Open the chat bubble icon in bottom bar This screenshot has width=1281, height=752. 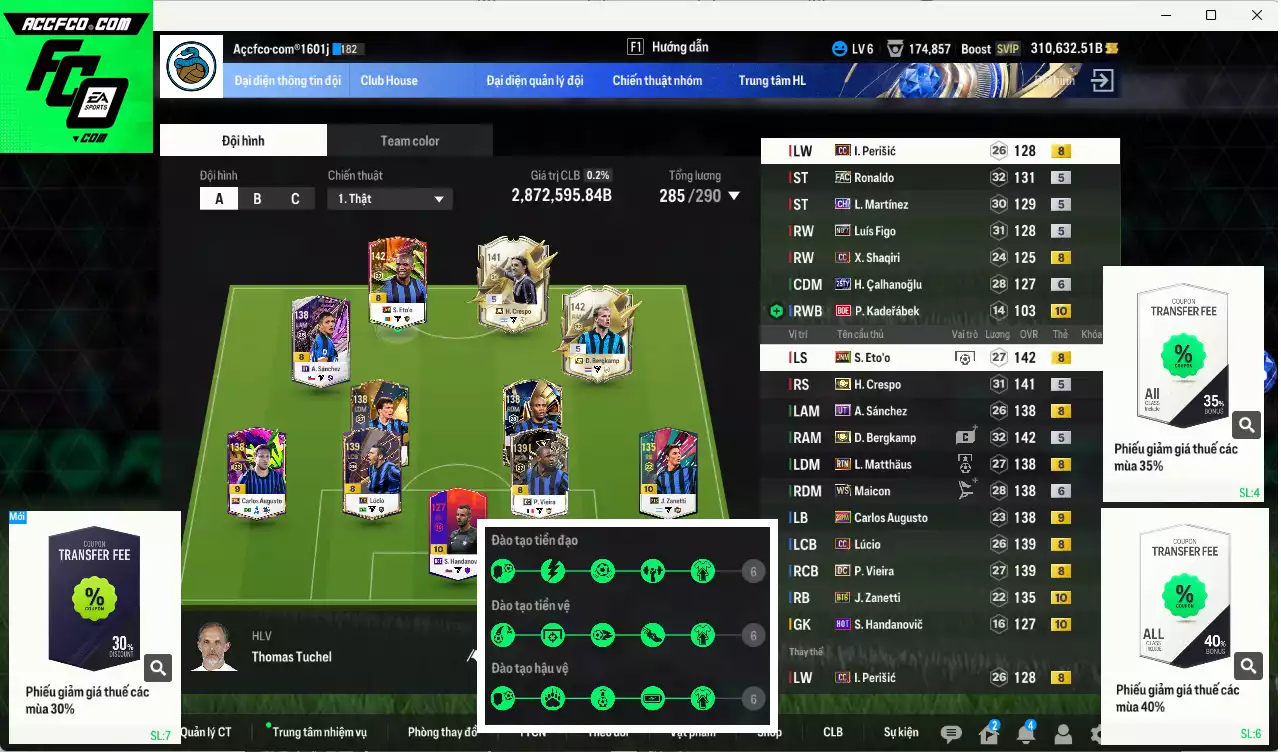coord(954,732)
